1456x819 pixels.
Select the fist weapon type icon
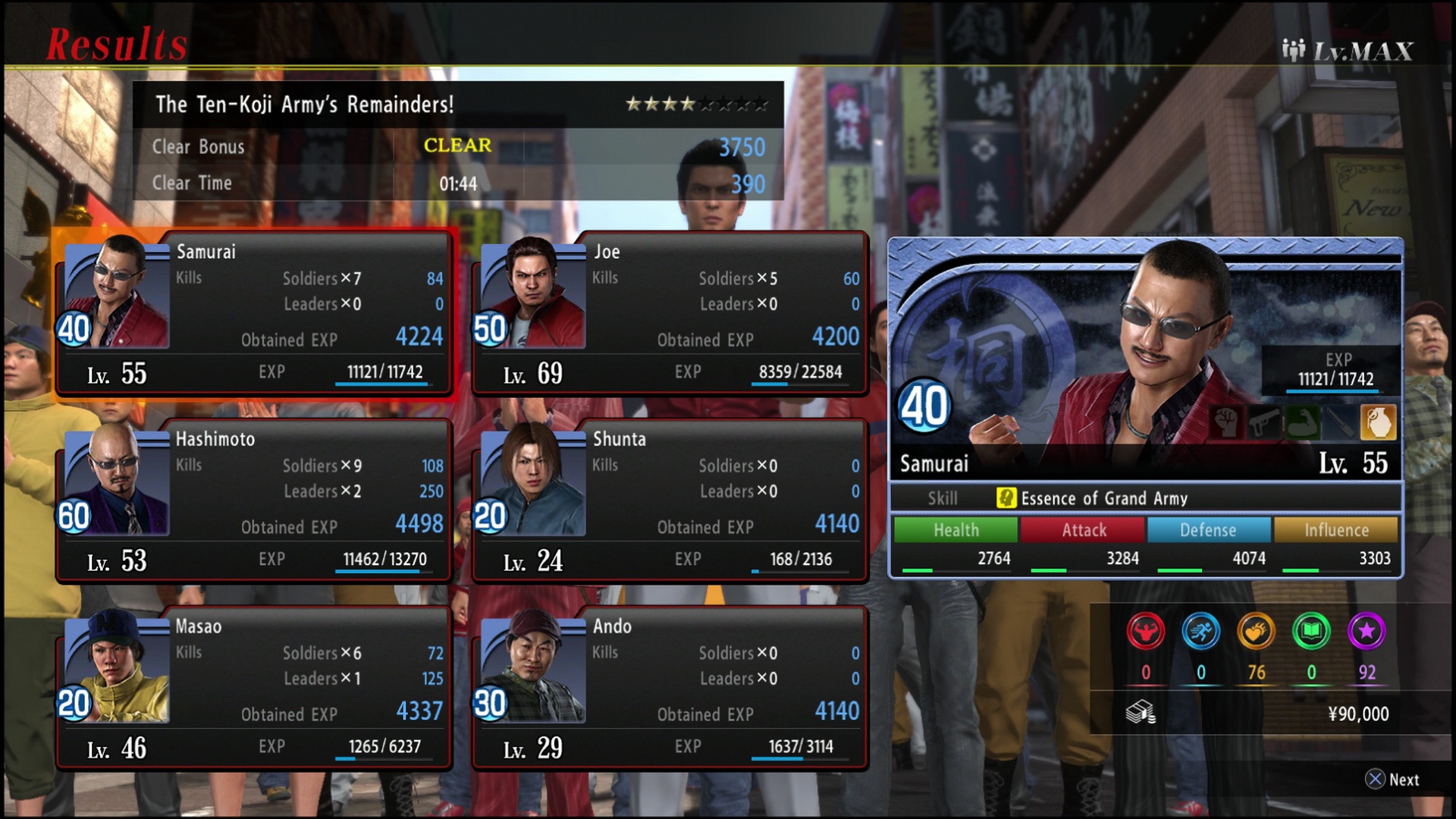(1226, 422)
